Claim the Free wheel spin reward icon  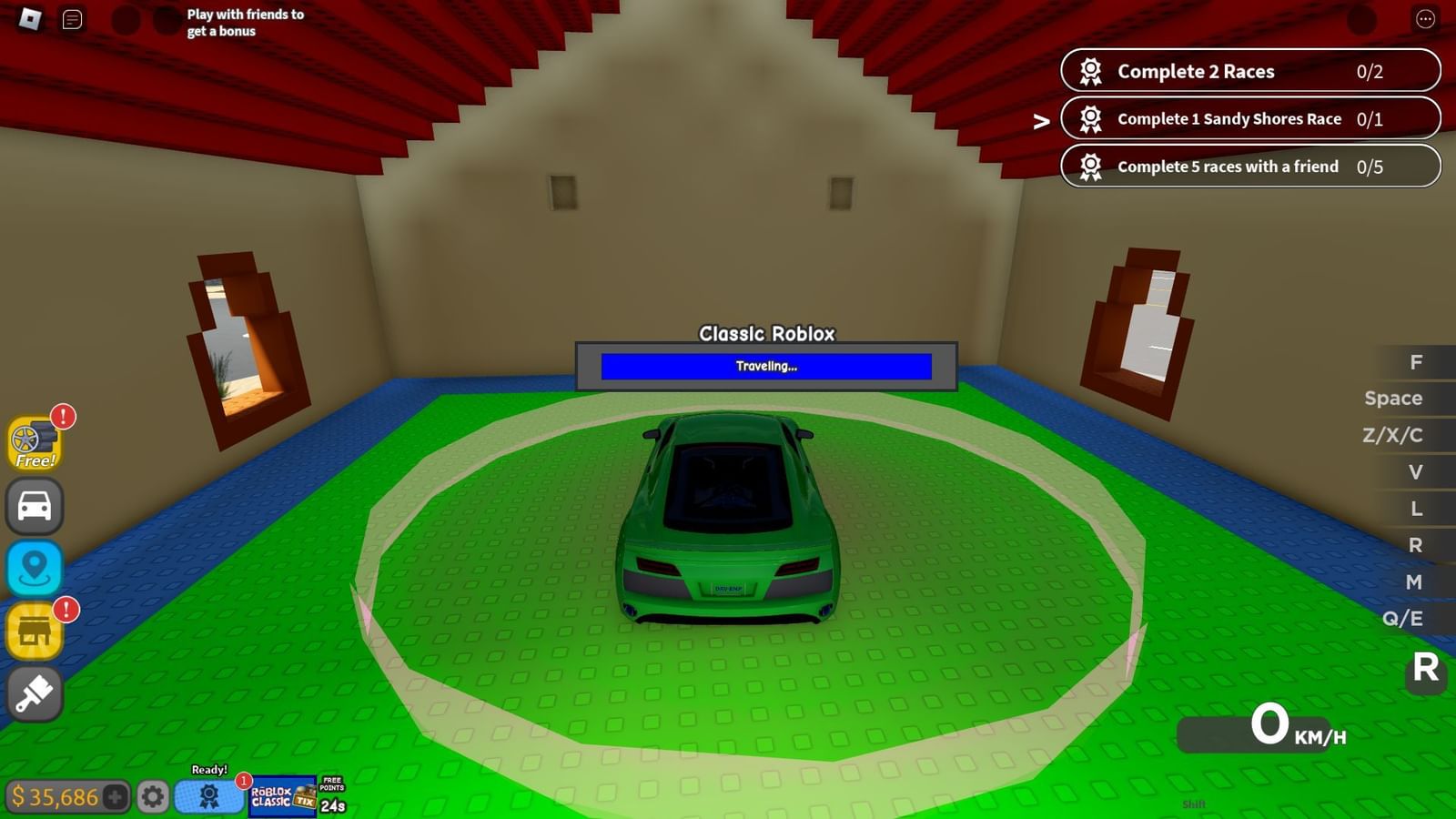point(35,443)
